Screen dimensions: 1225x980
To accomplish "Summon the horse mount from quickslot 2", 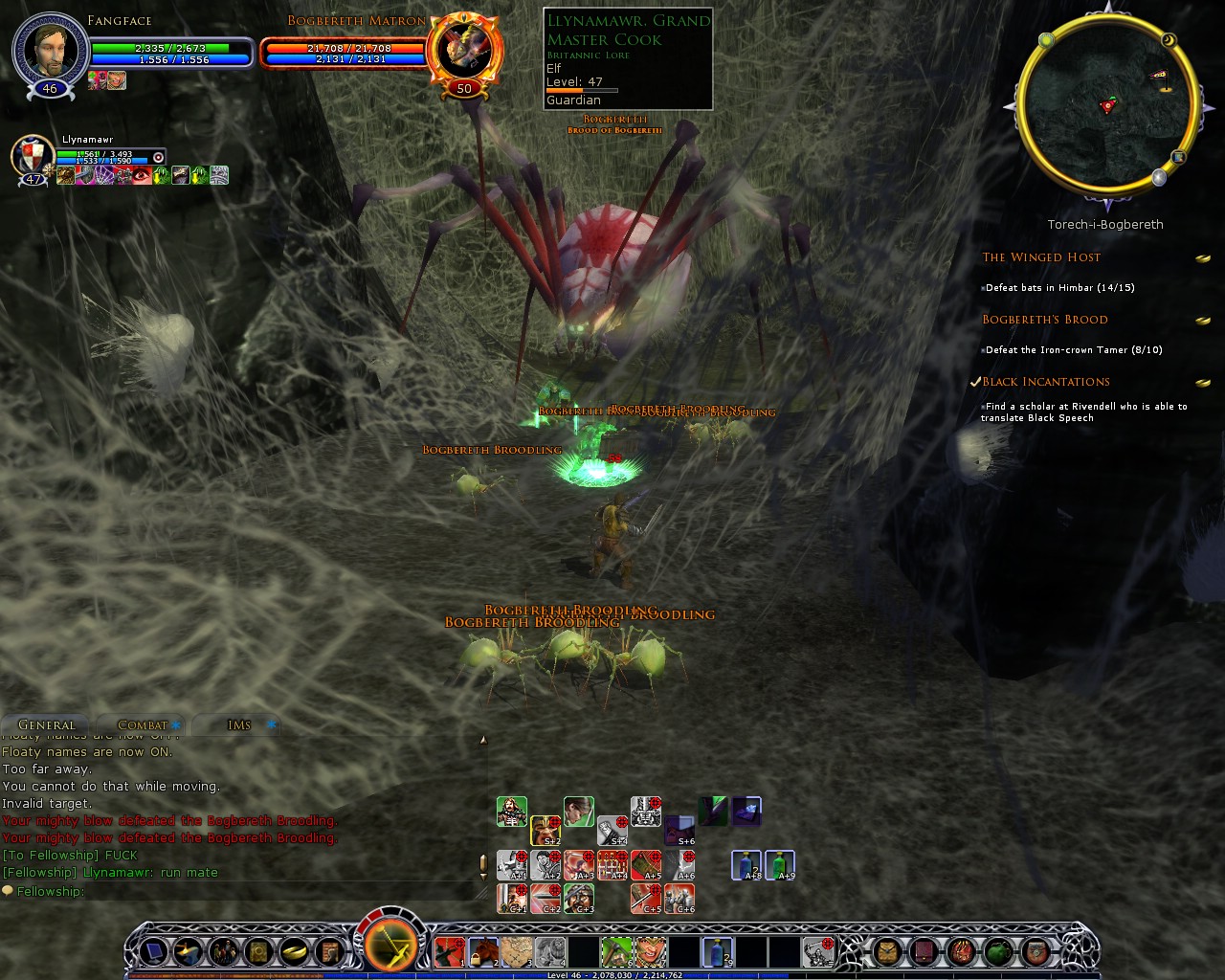I will coord(482,951).
